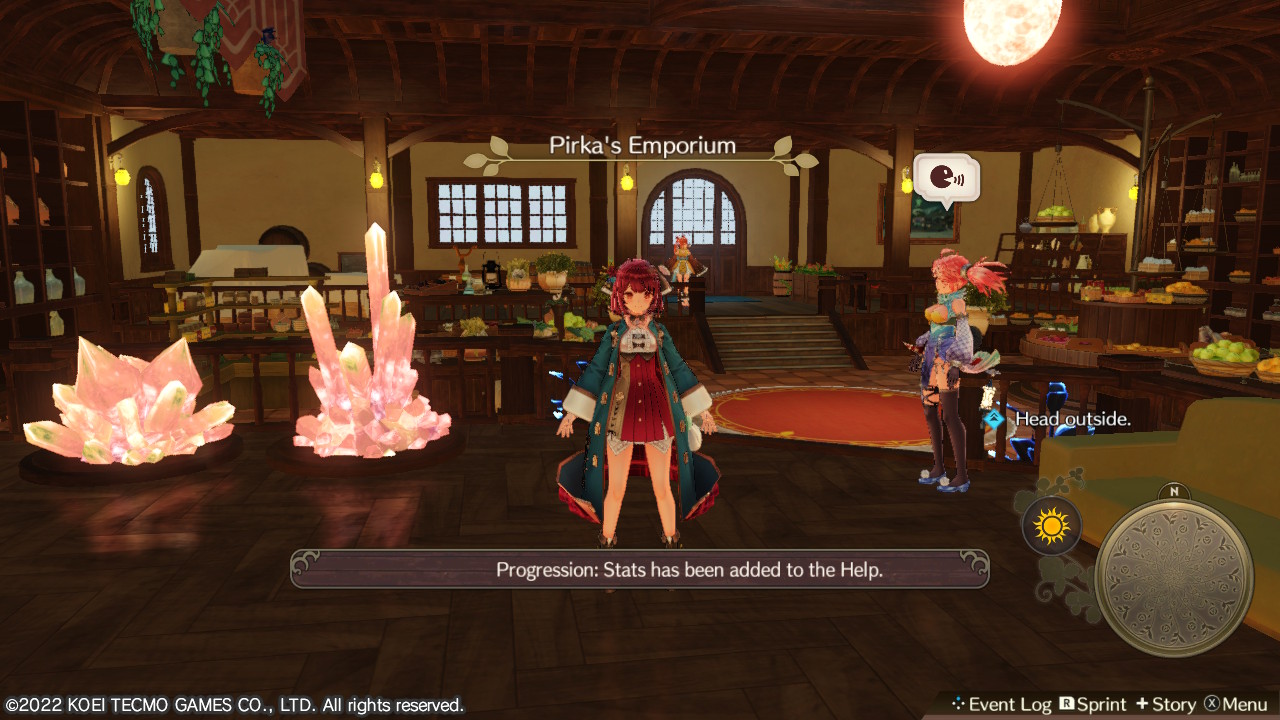Click the sun time-of-day icon
The image size is (1280, 720).
tap(1051, 526)
